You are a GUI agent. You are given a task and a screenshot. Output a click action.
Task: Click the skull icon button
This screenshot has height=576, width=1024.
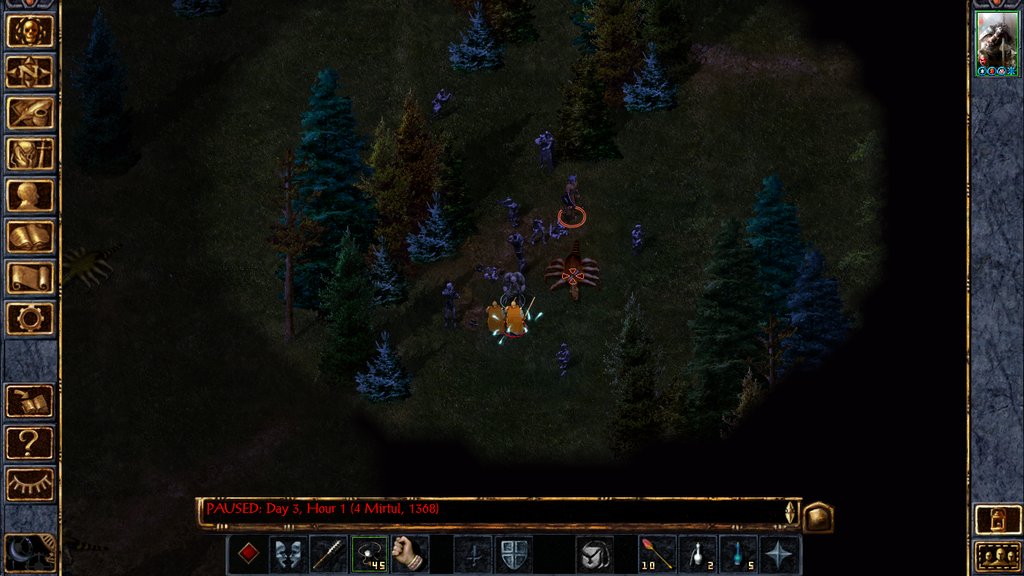[30, 31]
